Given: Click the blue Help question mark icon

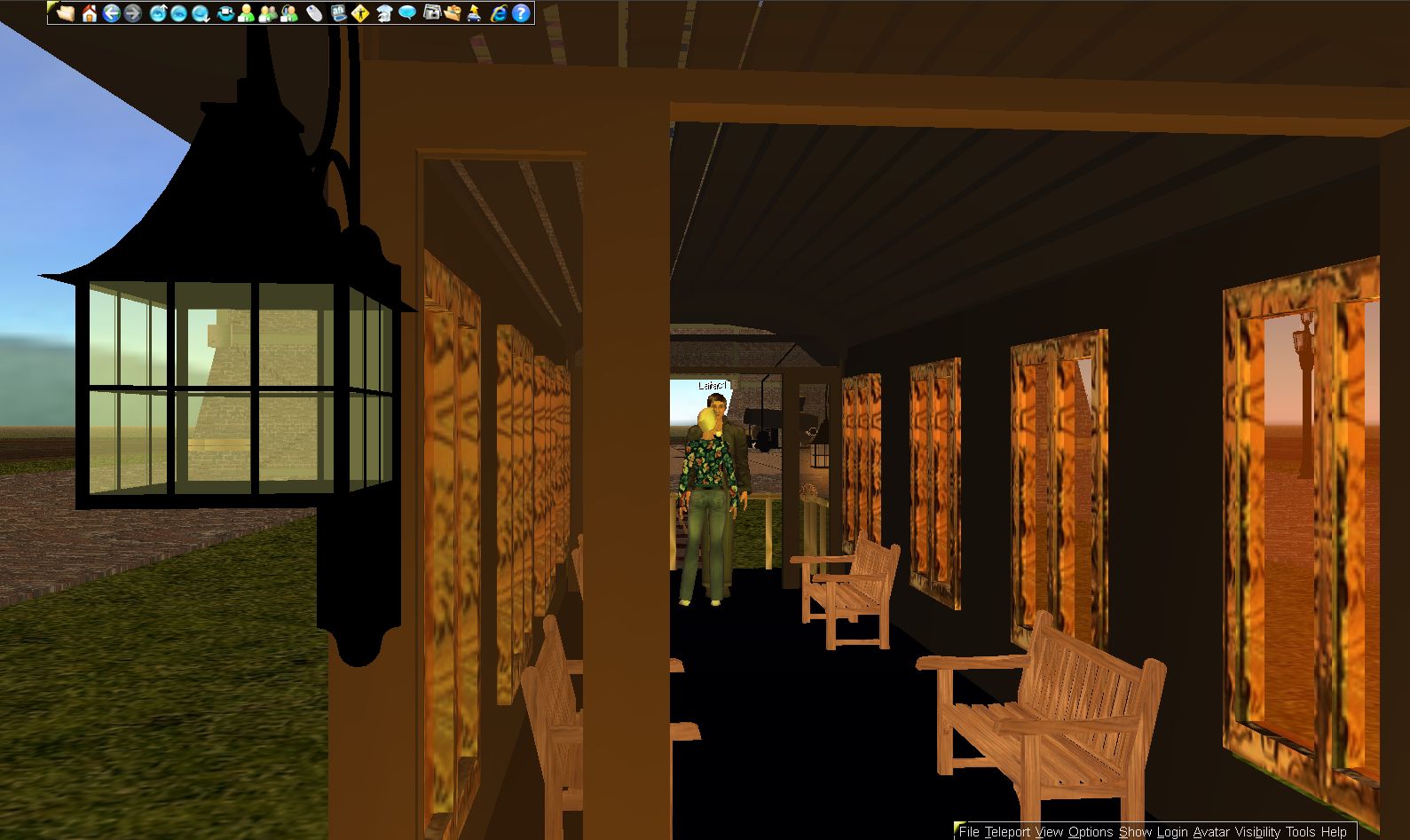Looking at the screenshot, I should [518, 13].
